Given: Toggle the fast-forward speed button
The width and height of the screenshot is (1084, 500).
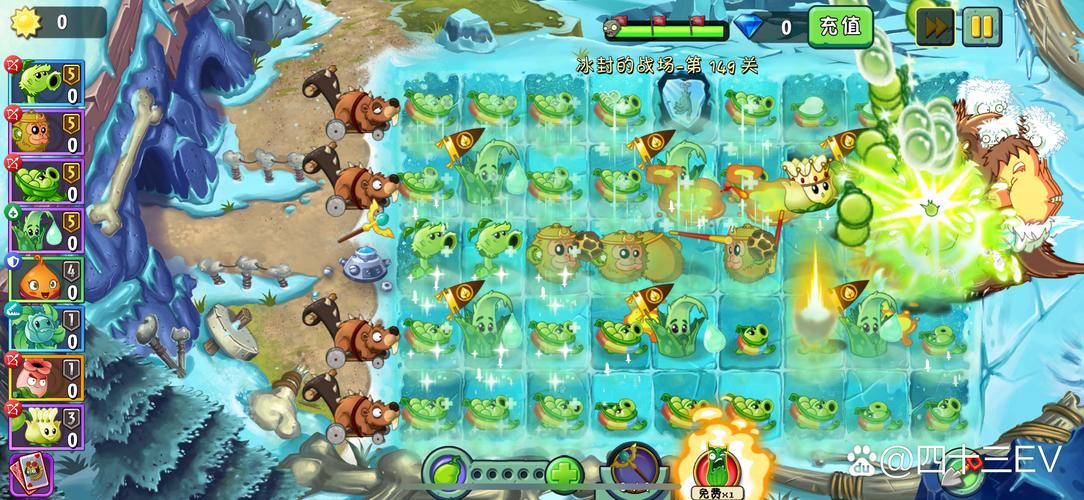Looking at the screenshot, I should click(x=935, y=27).
